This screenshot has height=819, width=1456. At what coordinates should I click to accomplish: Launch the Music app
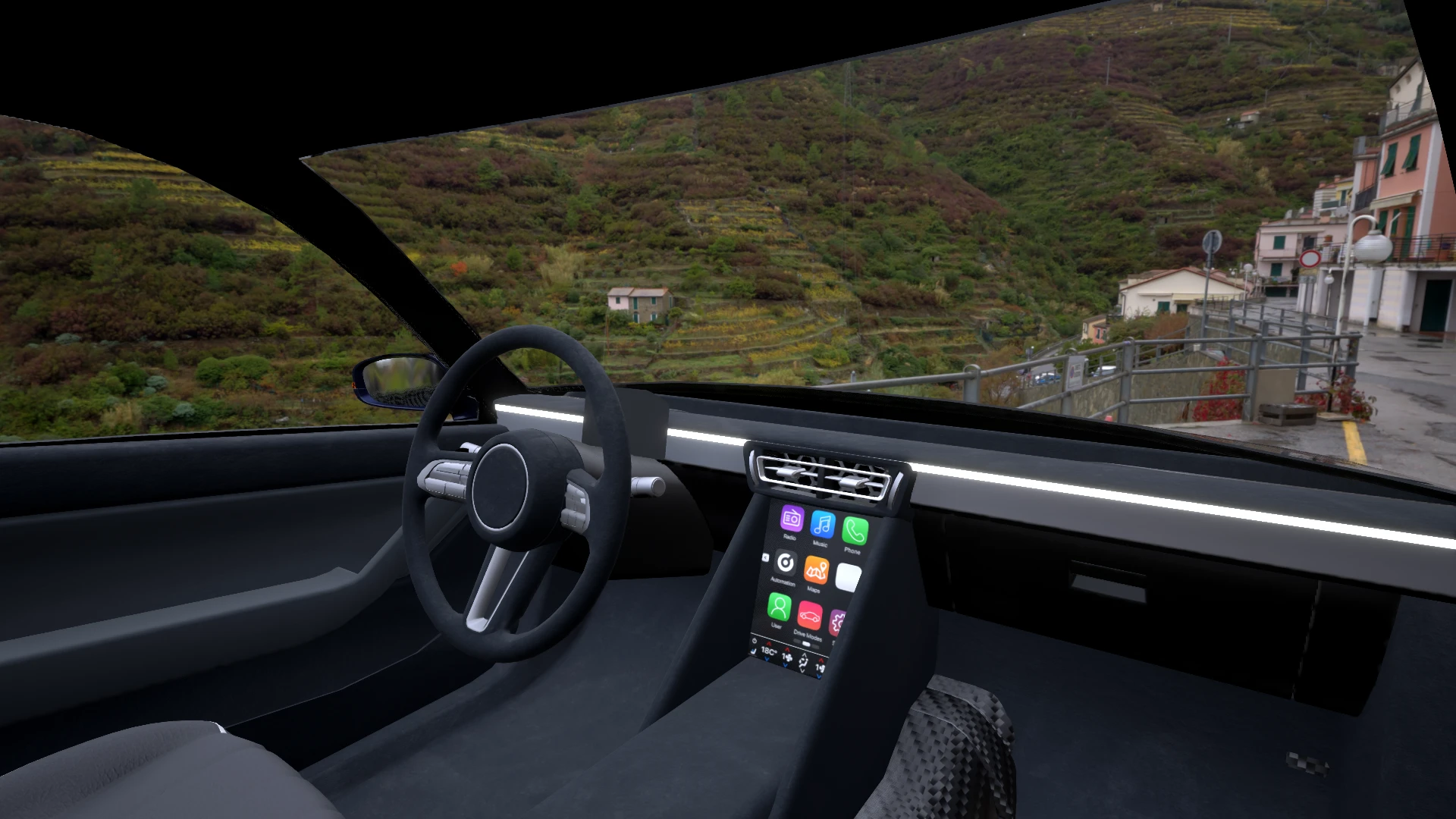point(823,525)
